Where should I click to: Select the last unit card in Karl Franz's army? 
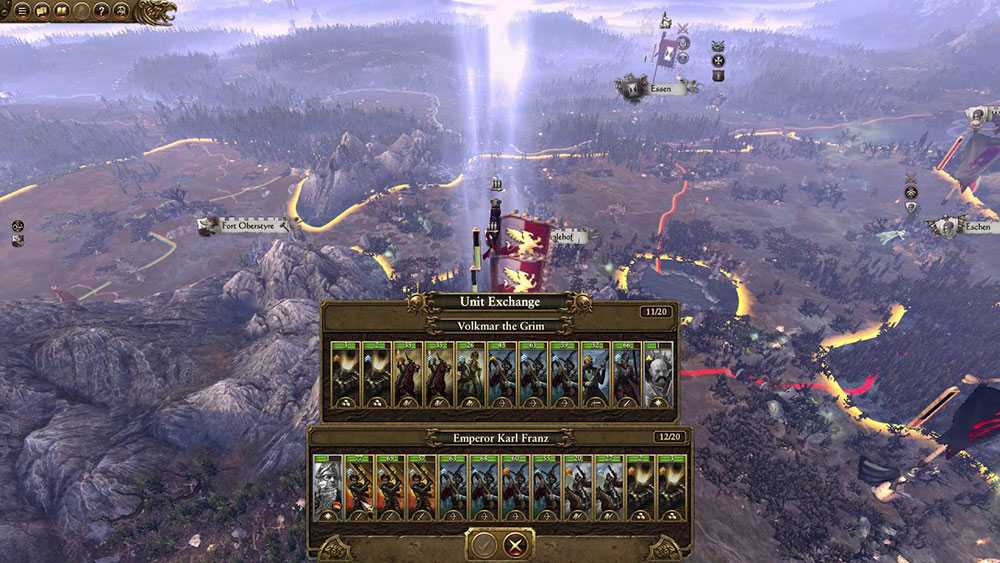670,488
